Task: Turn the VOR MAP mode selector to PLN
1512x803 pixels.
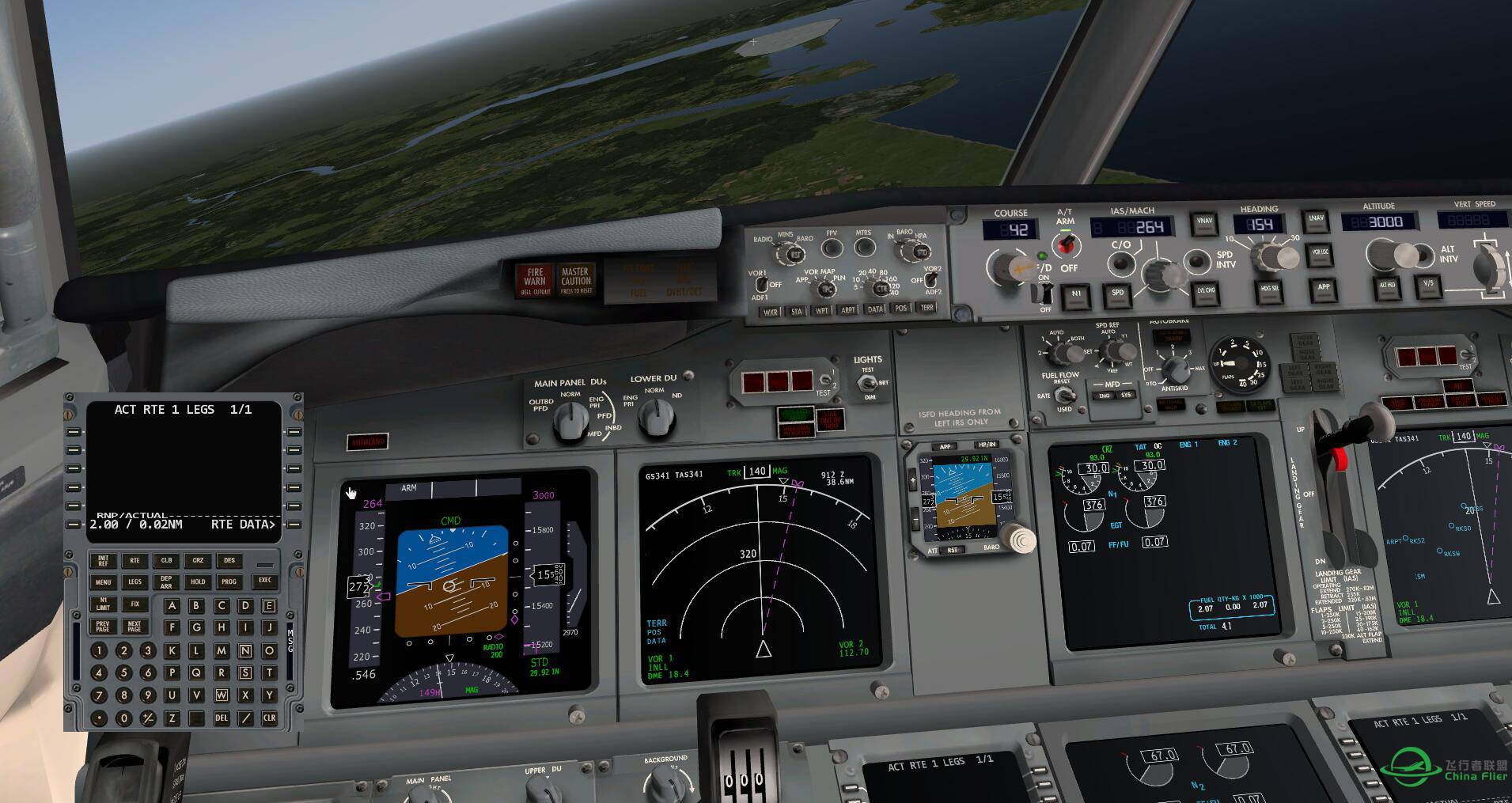Action: point(828,289)
